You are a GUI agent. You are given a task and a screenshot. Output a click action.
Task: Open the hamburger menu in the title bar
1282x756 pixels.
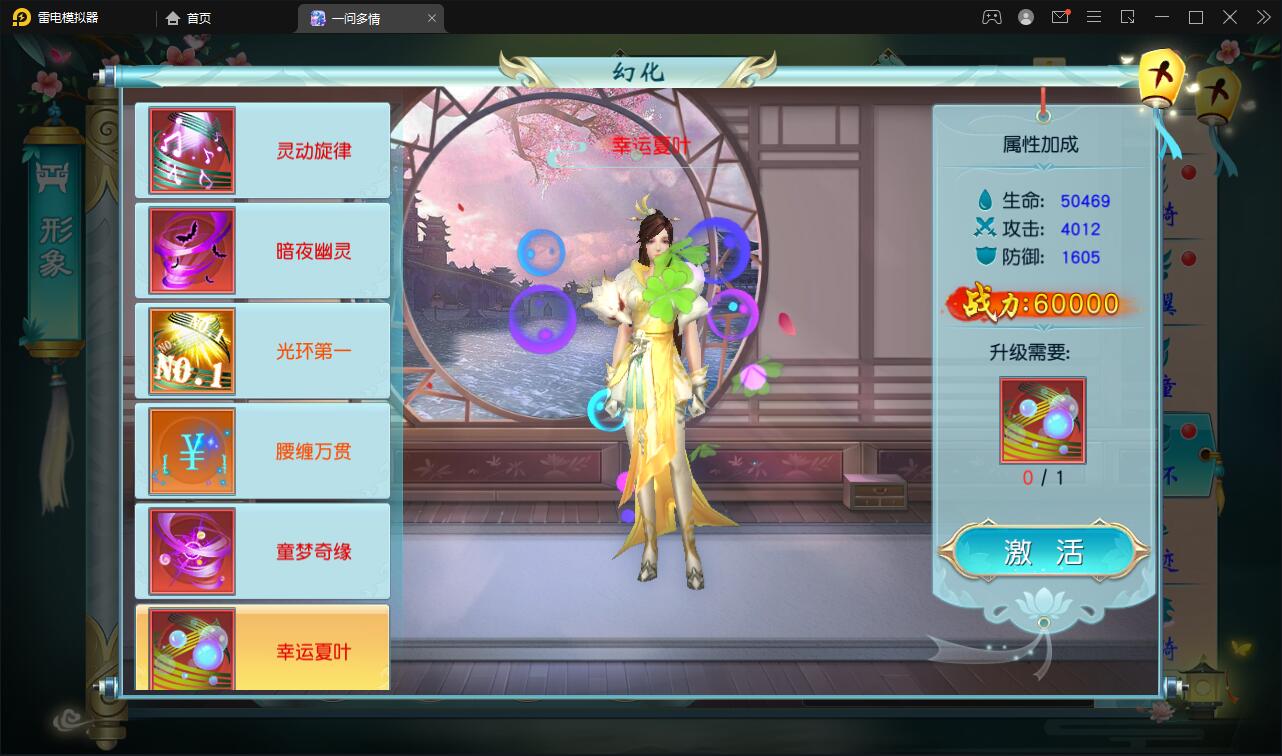pyautogui.click(x=1094, y=17)
